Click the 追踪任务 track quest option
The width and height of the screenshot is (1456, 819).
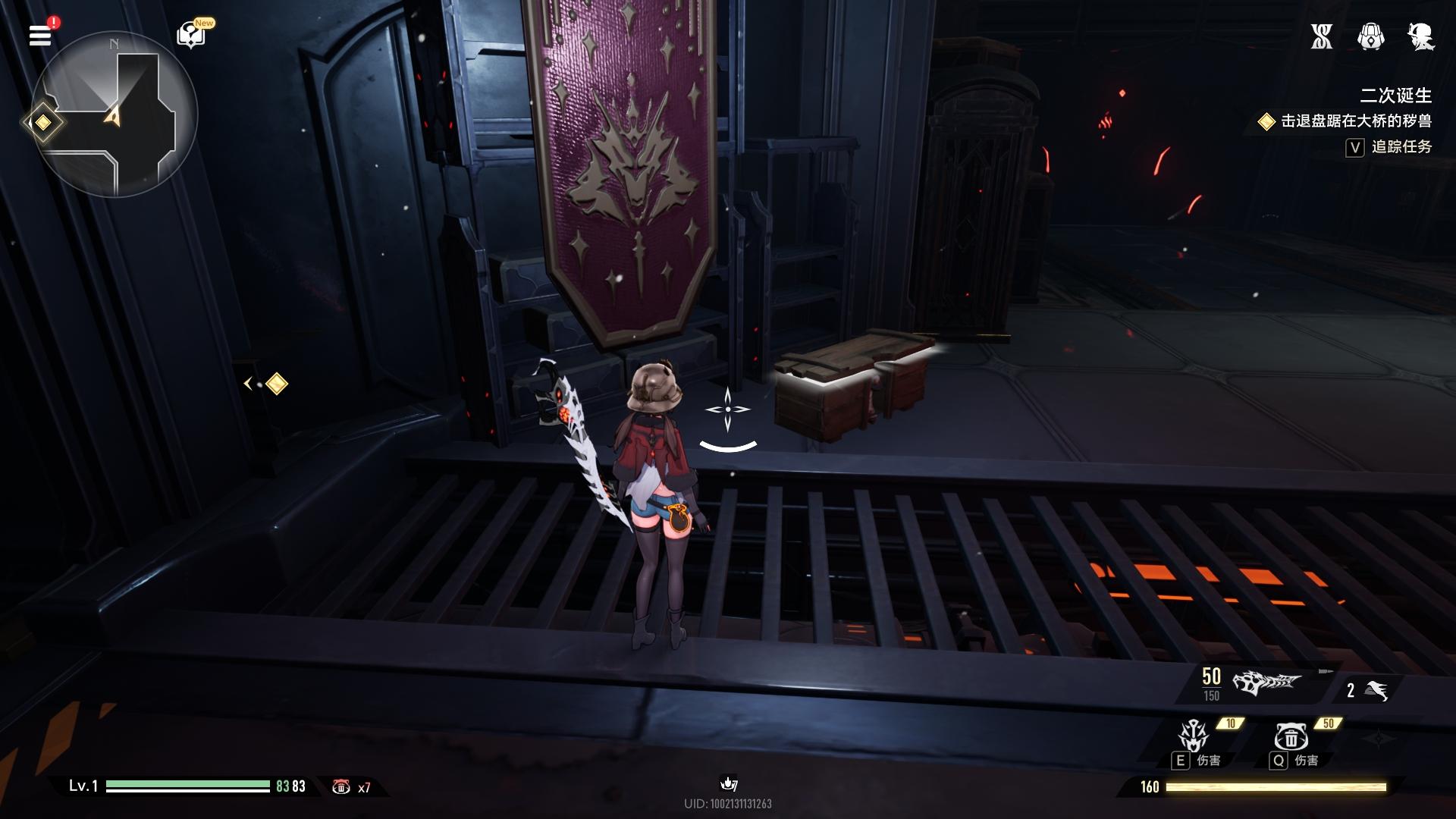[x=1401, y=147]
